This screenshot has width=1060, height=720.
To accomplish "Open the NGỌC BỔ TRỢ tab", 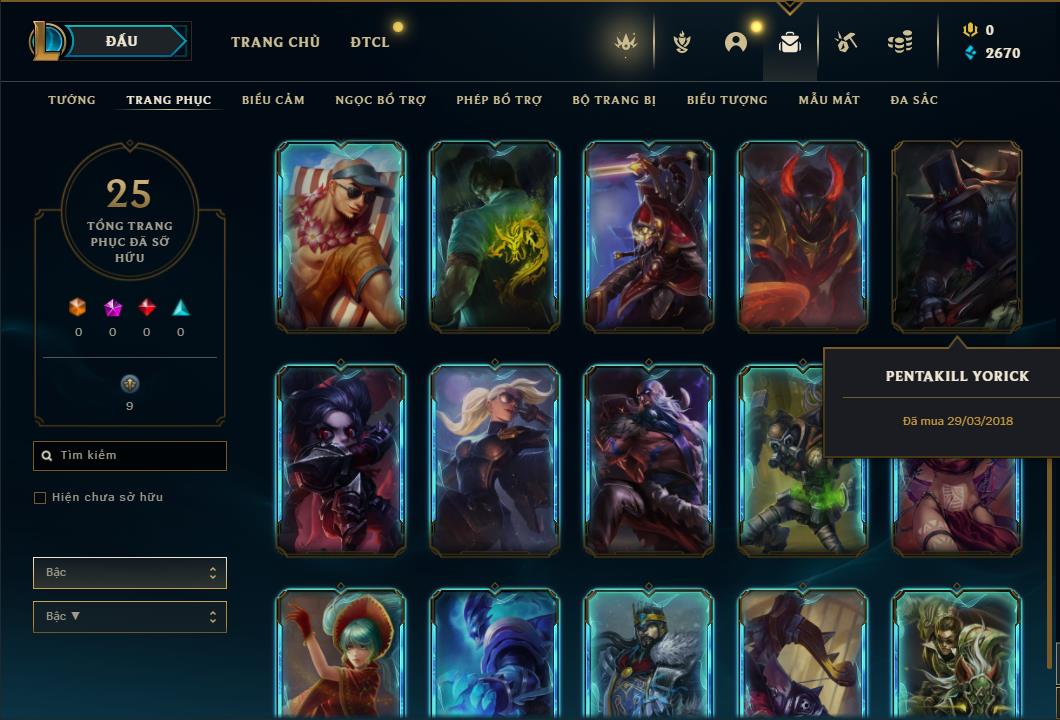I will click(x=380, y=100).
